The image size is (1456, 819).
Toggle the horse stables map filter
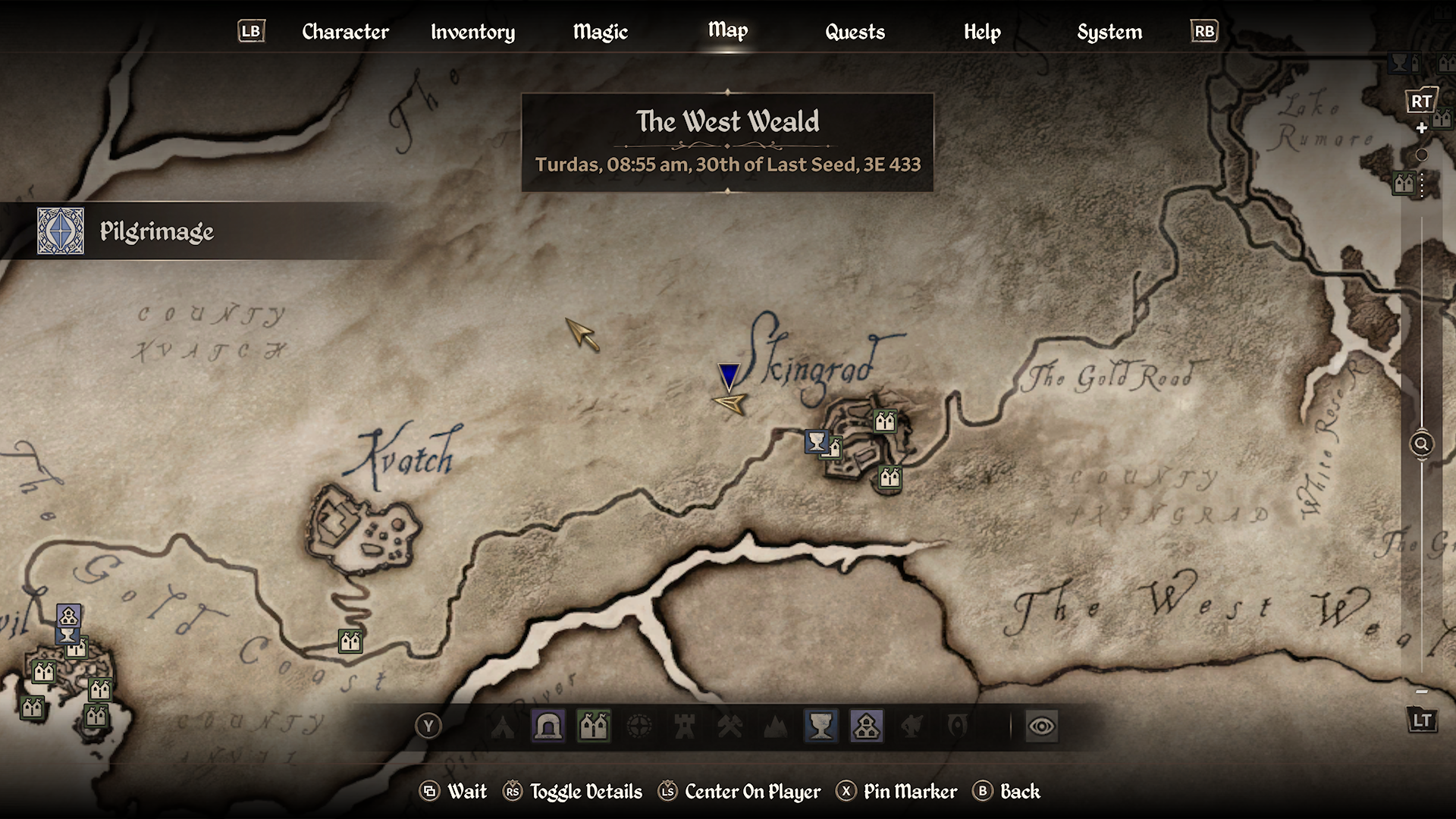pos(912,726)
